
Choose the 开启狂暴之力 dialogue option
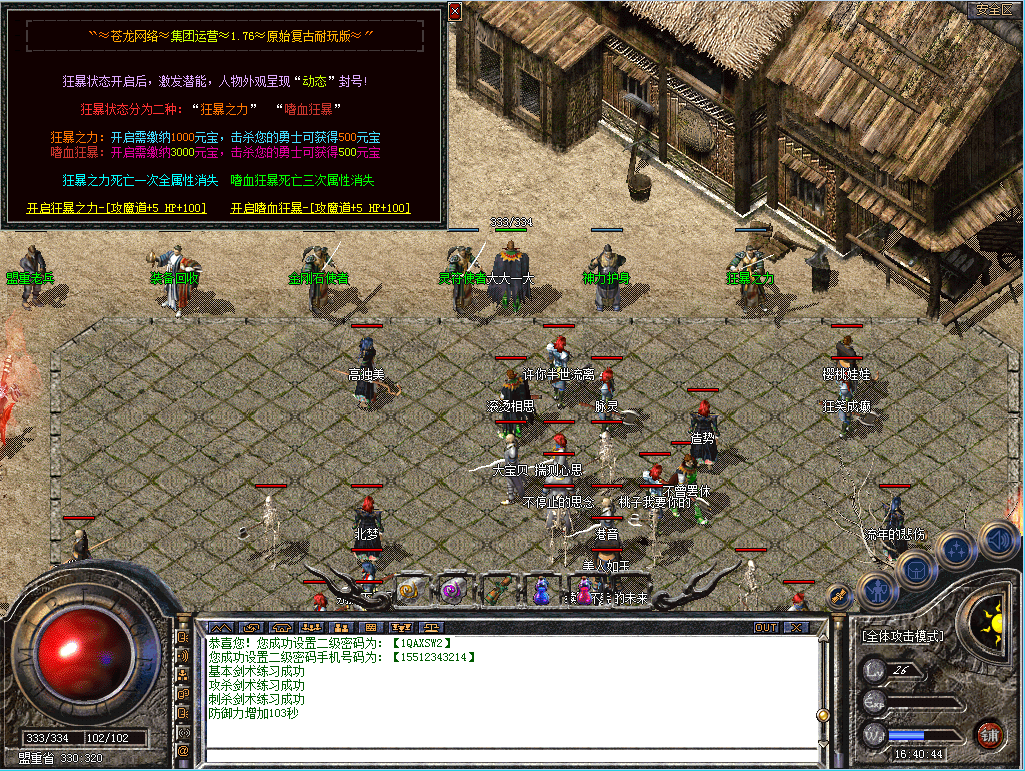116,208
